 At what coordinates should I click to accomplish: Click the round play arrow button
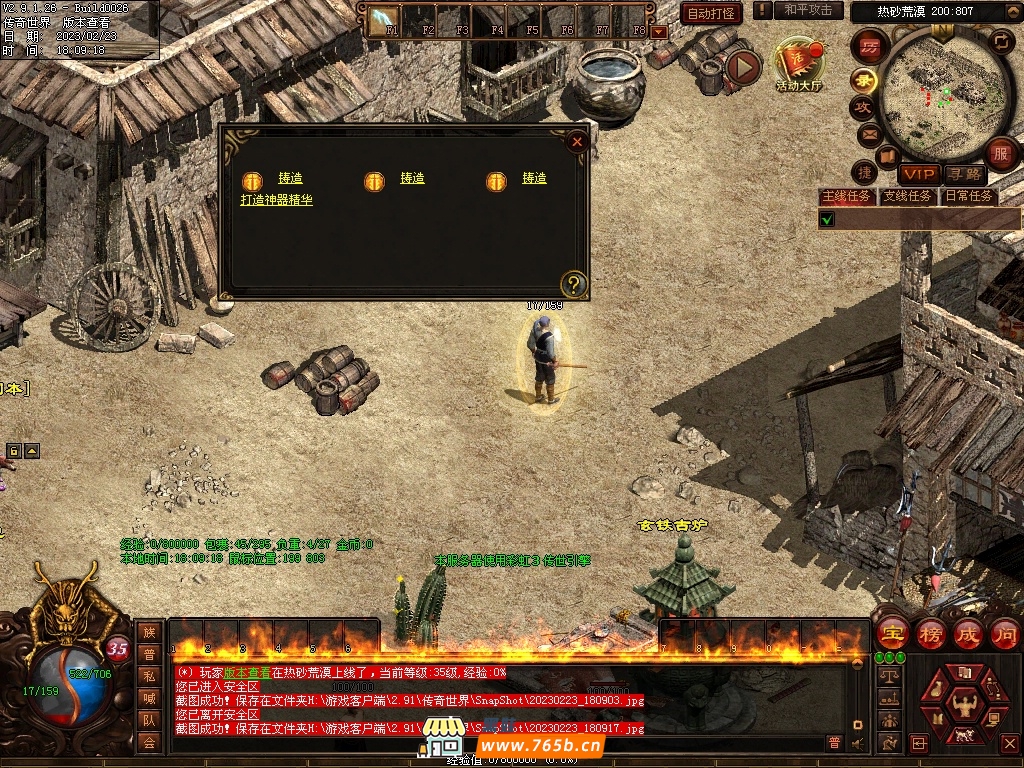[743, 67]
